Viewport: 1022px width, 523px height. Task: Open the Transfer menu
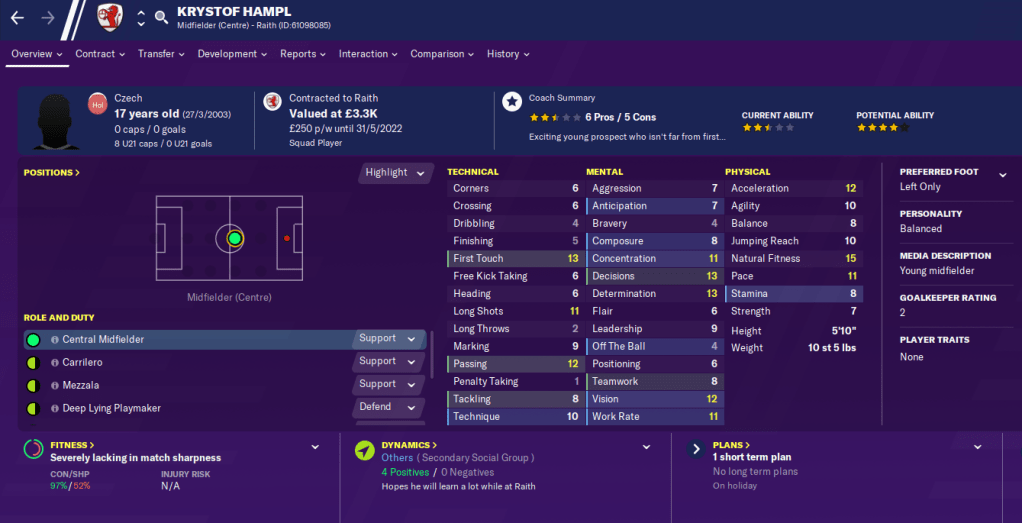(161, 54)
